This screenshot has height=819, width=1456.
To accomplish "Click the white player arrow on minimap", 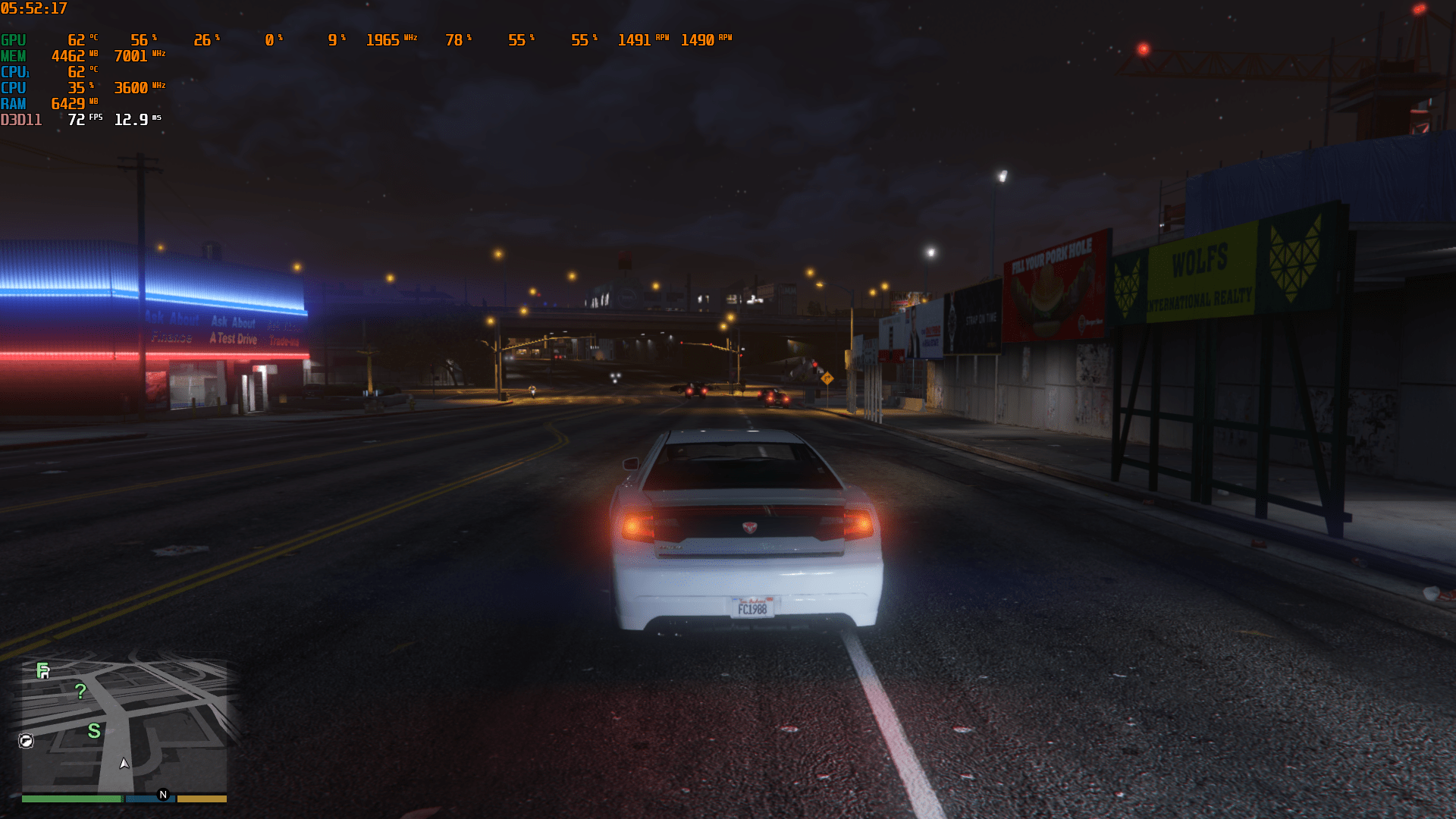I will pyautogui.click(x=124, y=763).
